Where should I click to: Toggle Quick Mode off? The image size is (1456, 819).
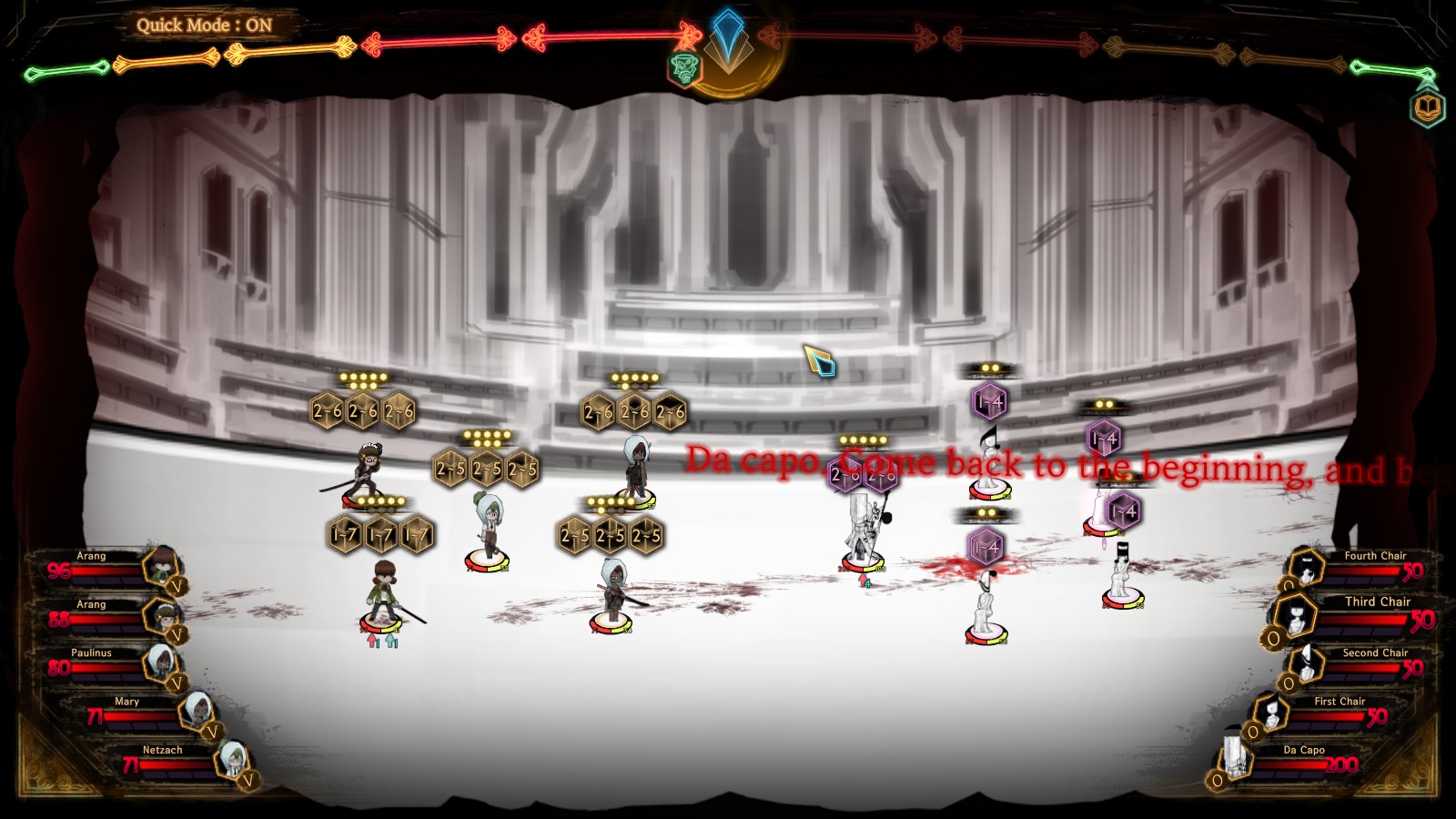(x=205, y=25)
